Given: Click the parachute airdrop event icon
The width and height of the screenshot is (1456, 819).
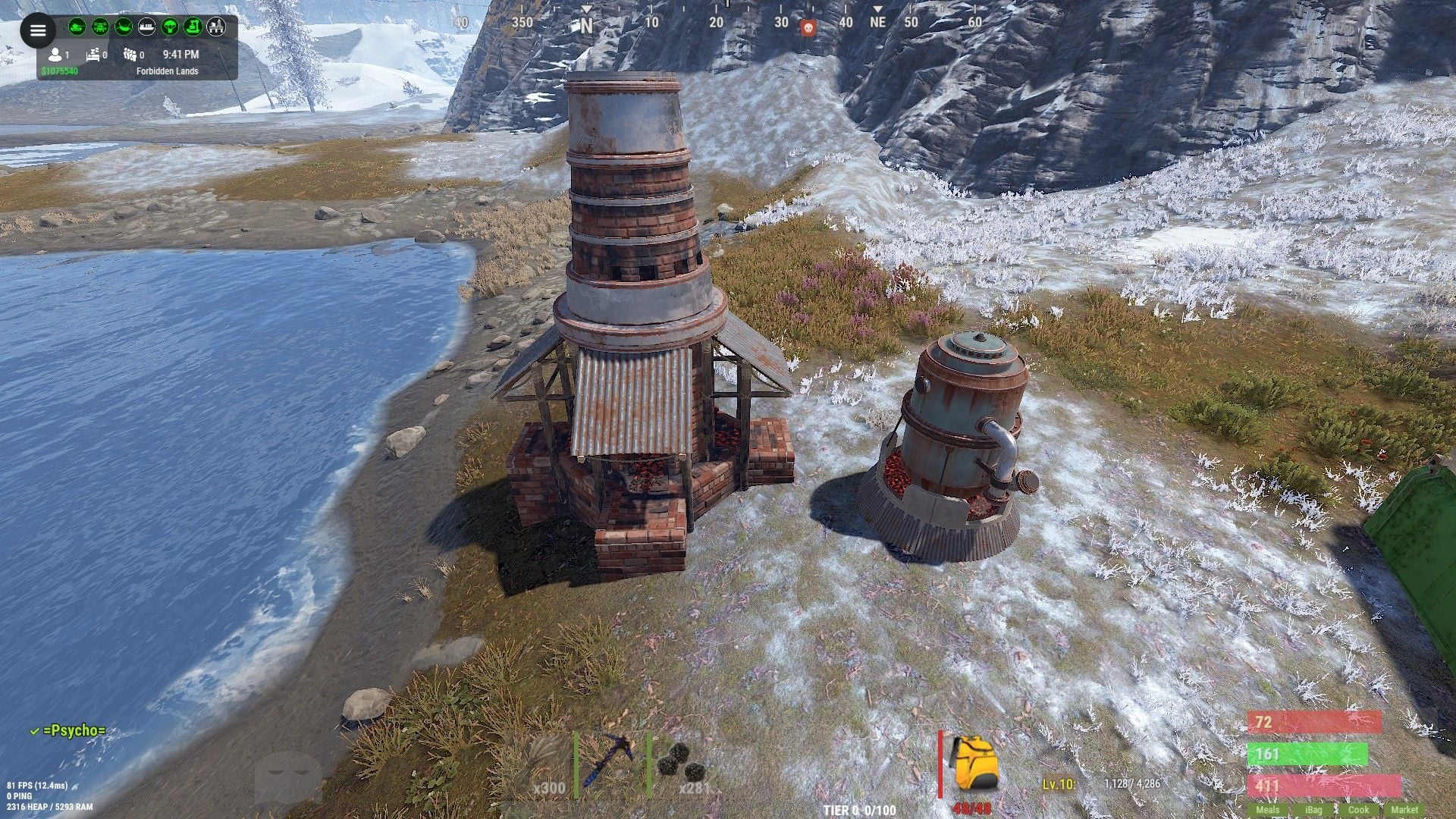Looking at the screenshot, I should (171, 27).
